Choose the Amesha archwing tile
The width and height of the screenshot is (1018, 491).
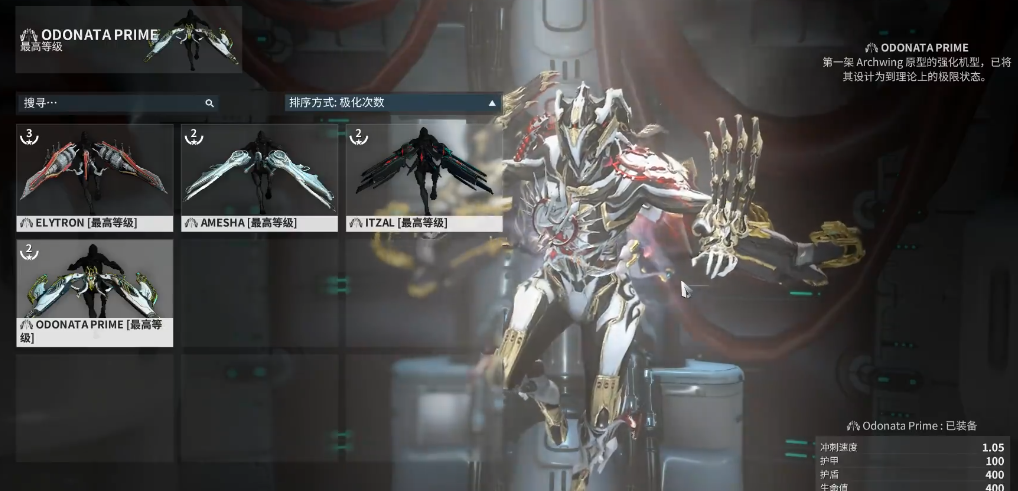[259, 177]
